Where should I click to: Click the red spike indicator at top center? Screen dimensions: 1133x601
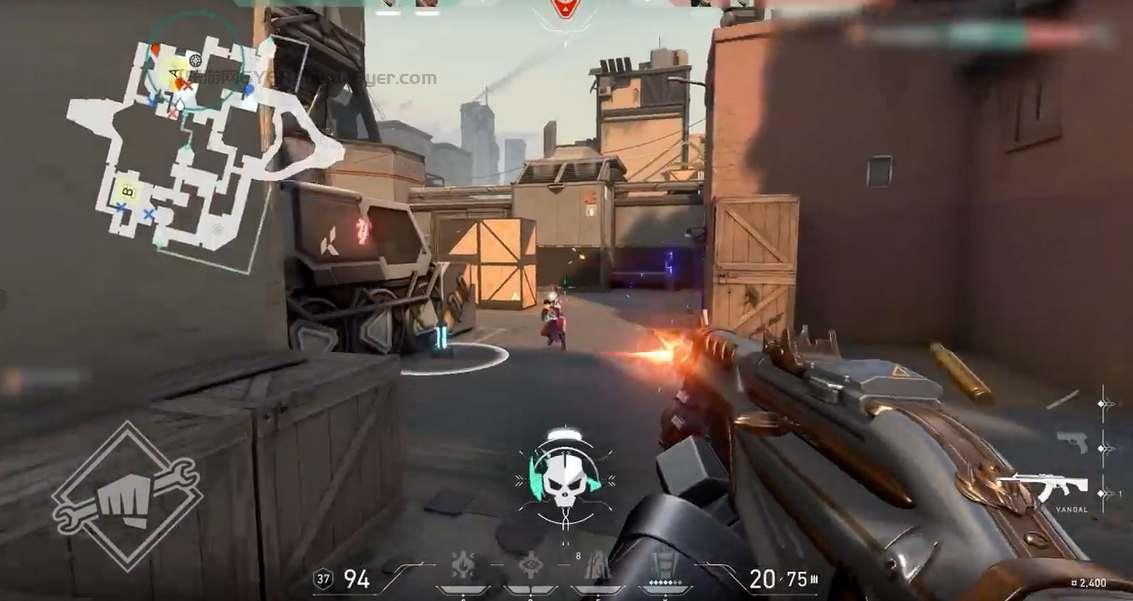[x=566, y=10]
